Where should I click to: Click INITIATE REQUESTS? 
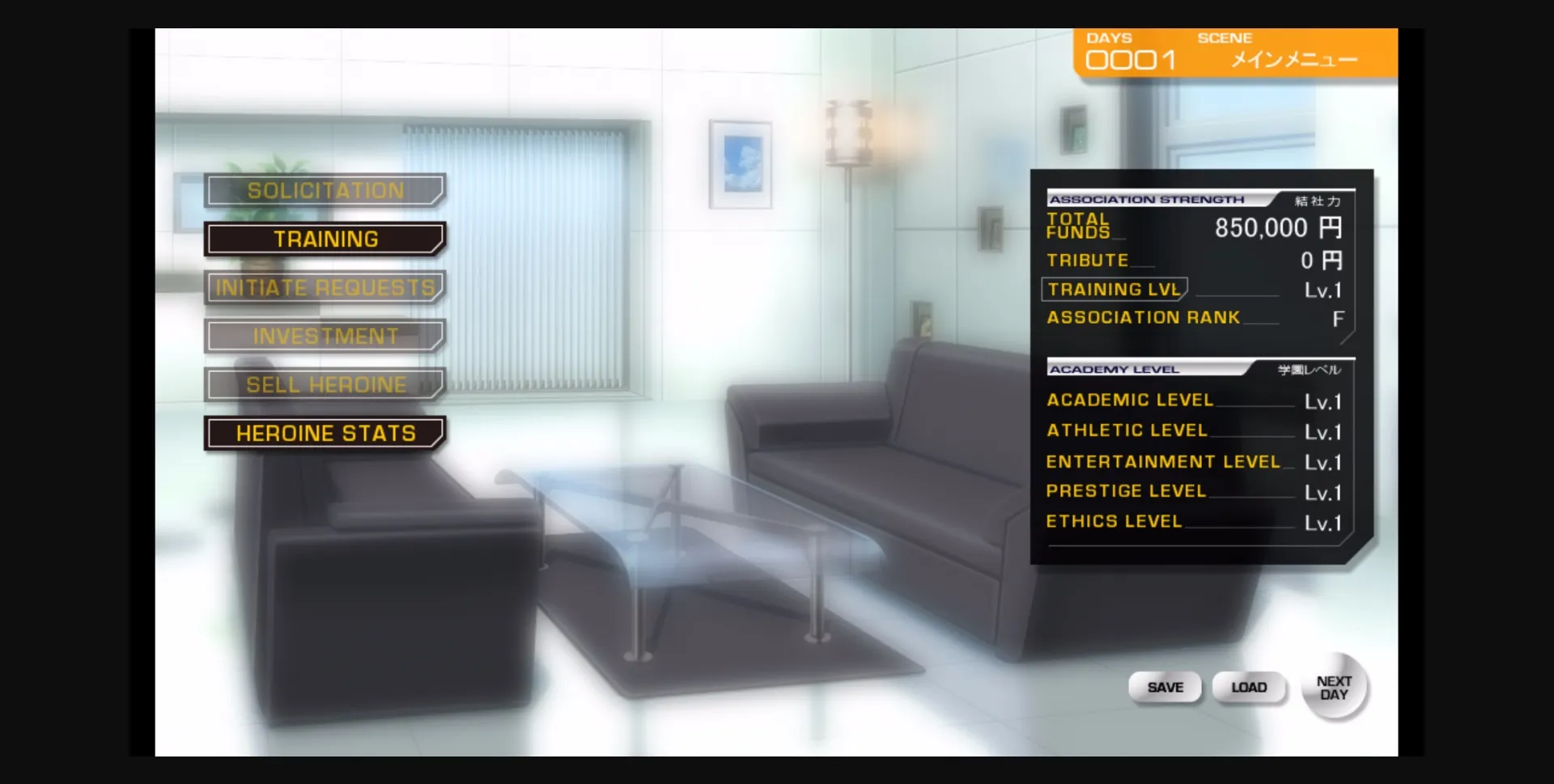click(325, 287)
